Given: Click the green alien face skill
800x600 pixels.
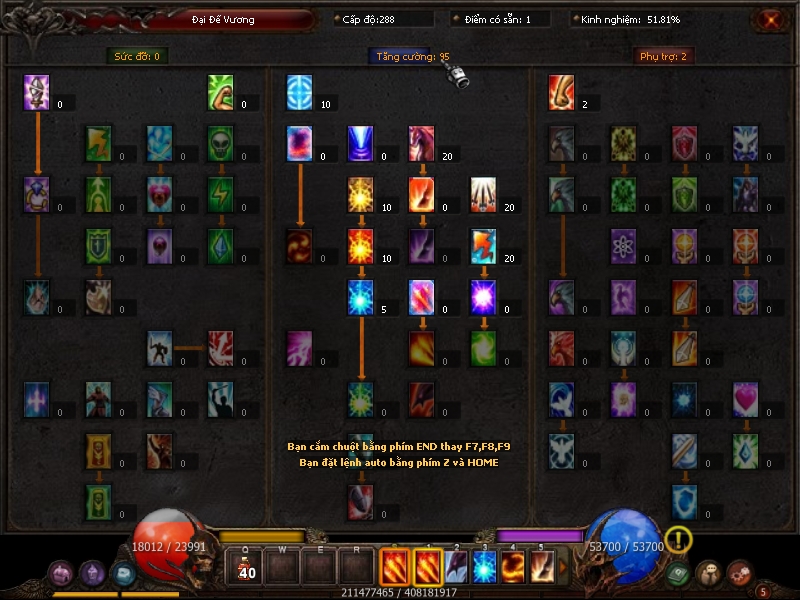Looking at the screenshot, I should click(x=221, y=142).
